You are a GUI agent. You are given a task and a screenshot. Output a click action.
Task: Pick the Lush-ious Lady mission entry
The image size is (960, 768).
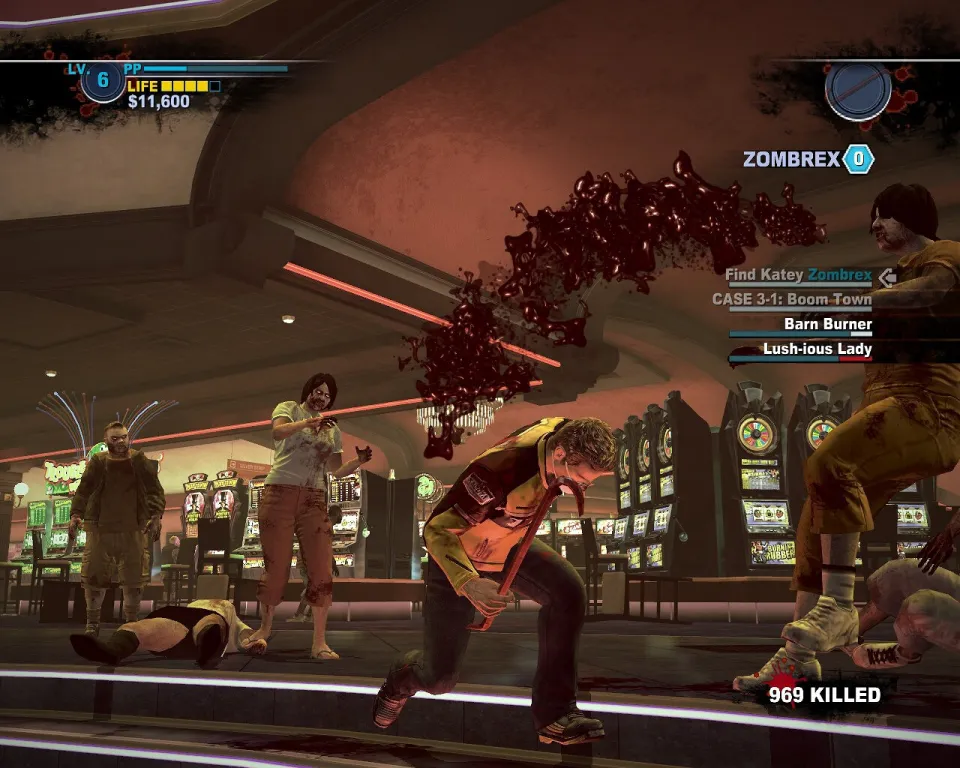(x=816, y=350)
